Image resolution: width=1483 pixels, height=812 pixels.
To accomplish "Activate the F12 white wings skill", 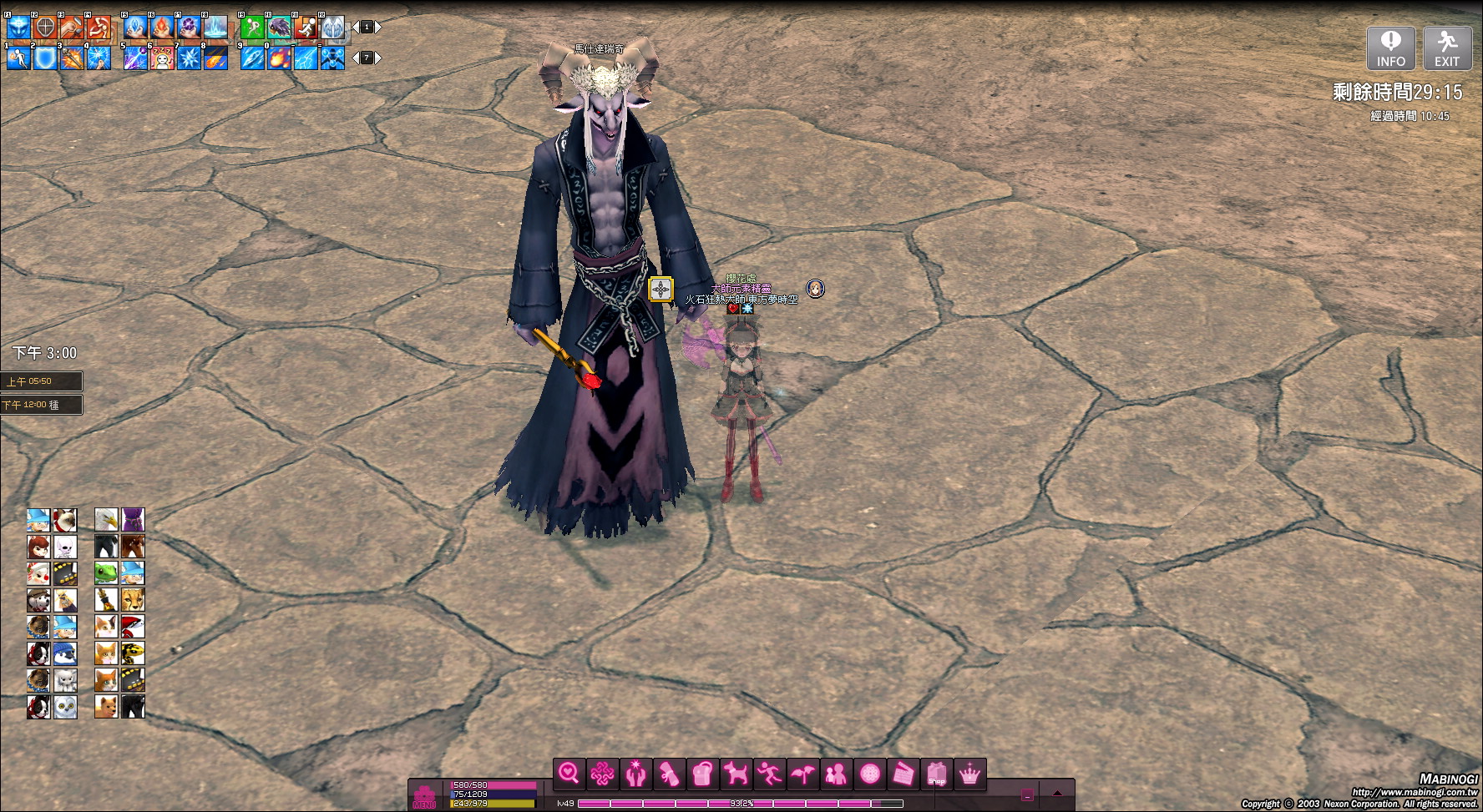I will (x=332, y=28).
